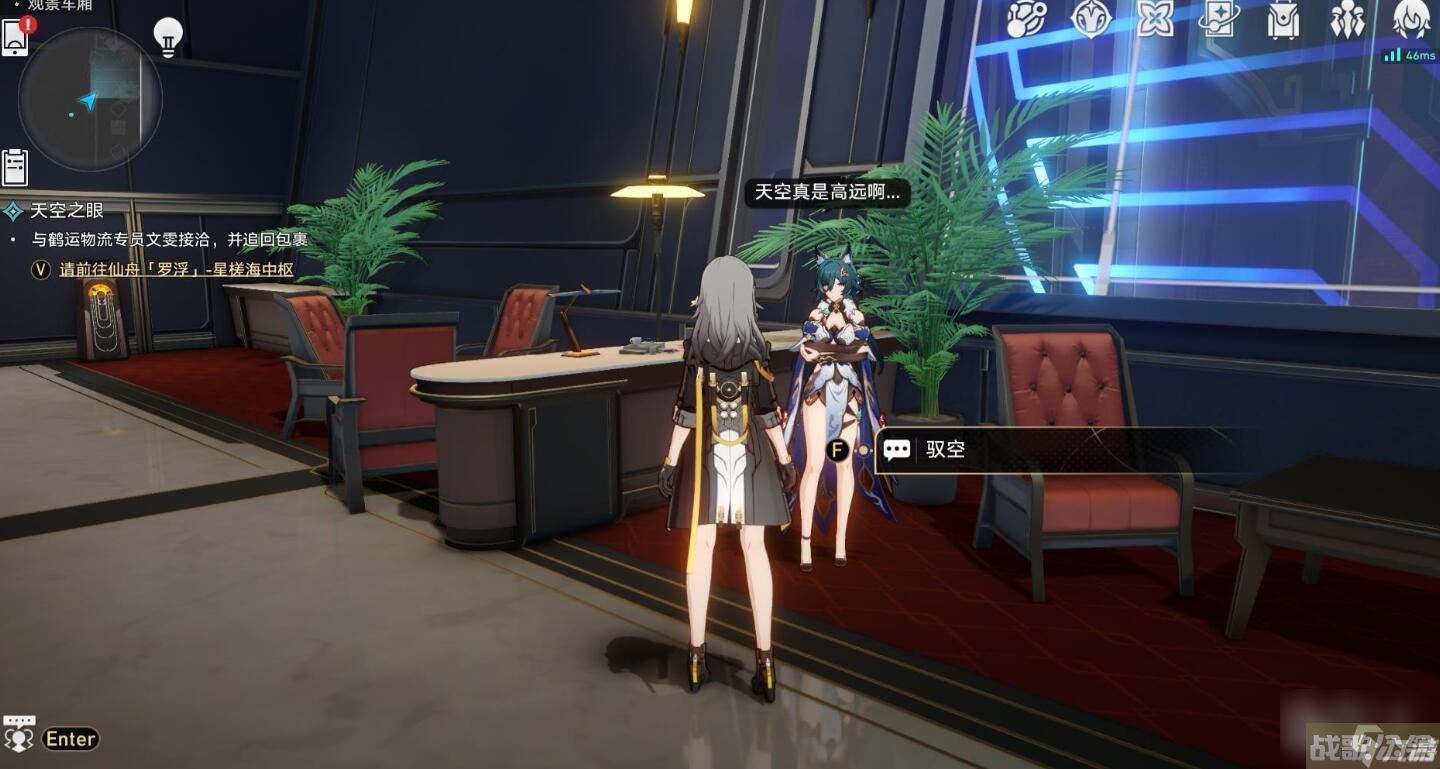Open the circular minimap
Image resolution: width=1440 pixels, height=769 pixels.
tap(90, 99)
